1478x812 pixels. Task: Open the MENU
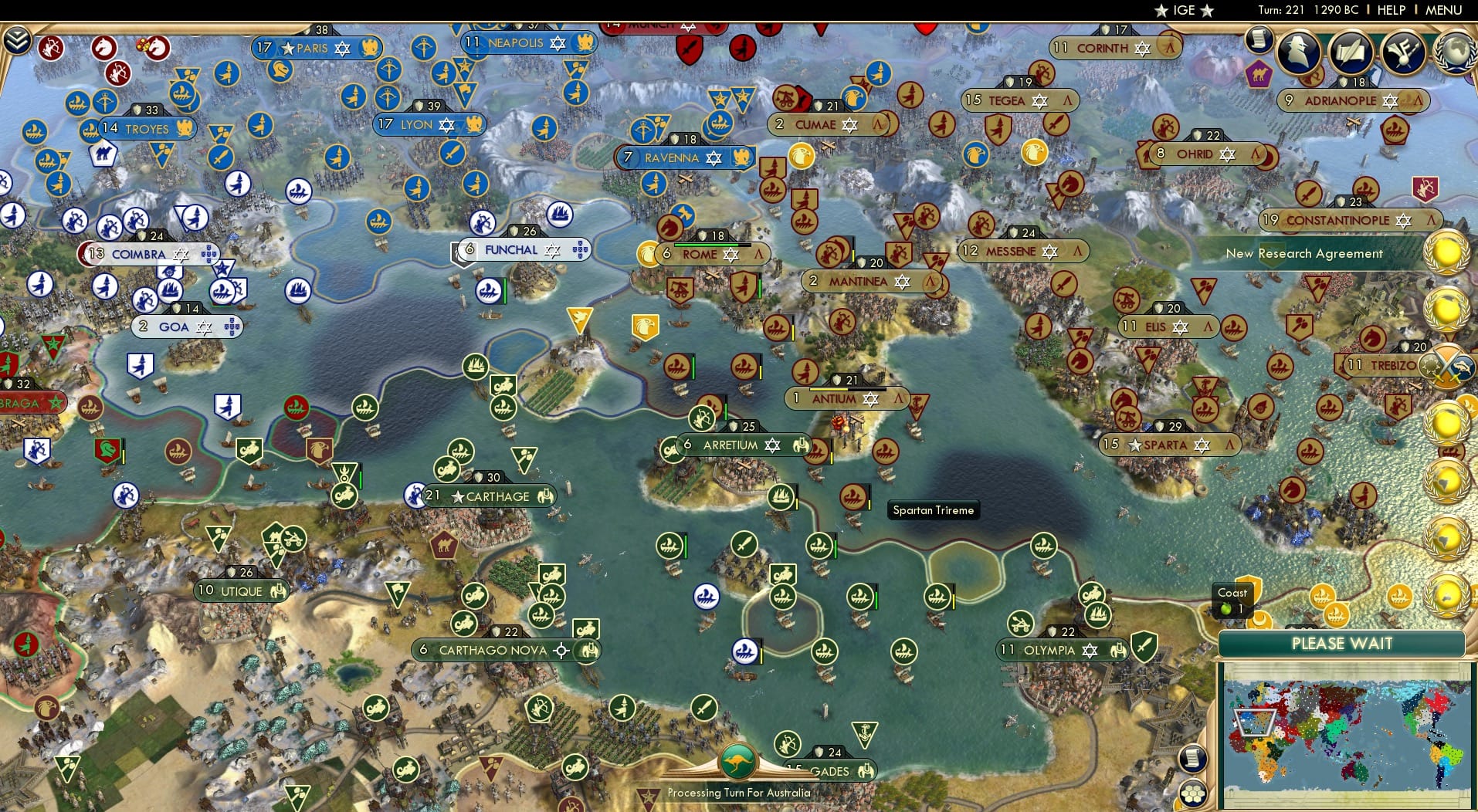coord(1442,10)
